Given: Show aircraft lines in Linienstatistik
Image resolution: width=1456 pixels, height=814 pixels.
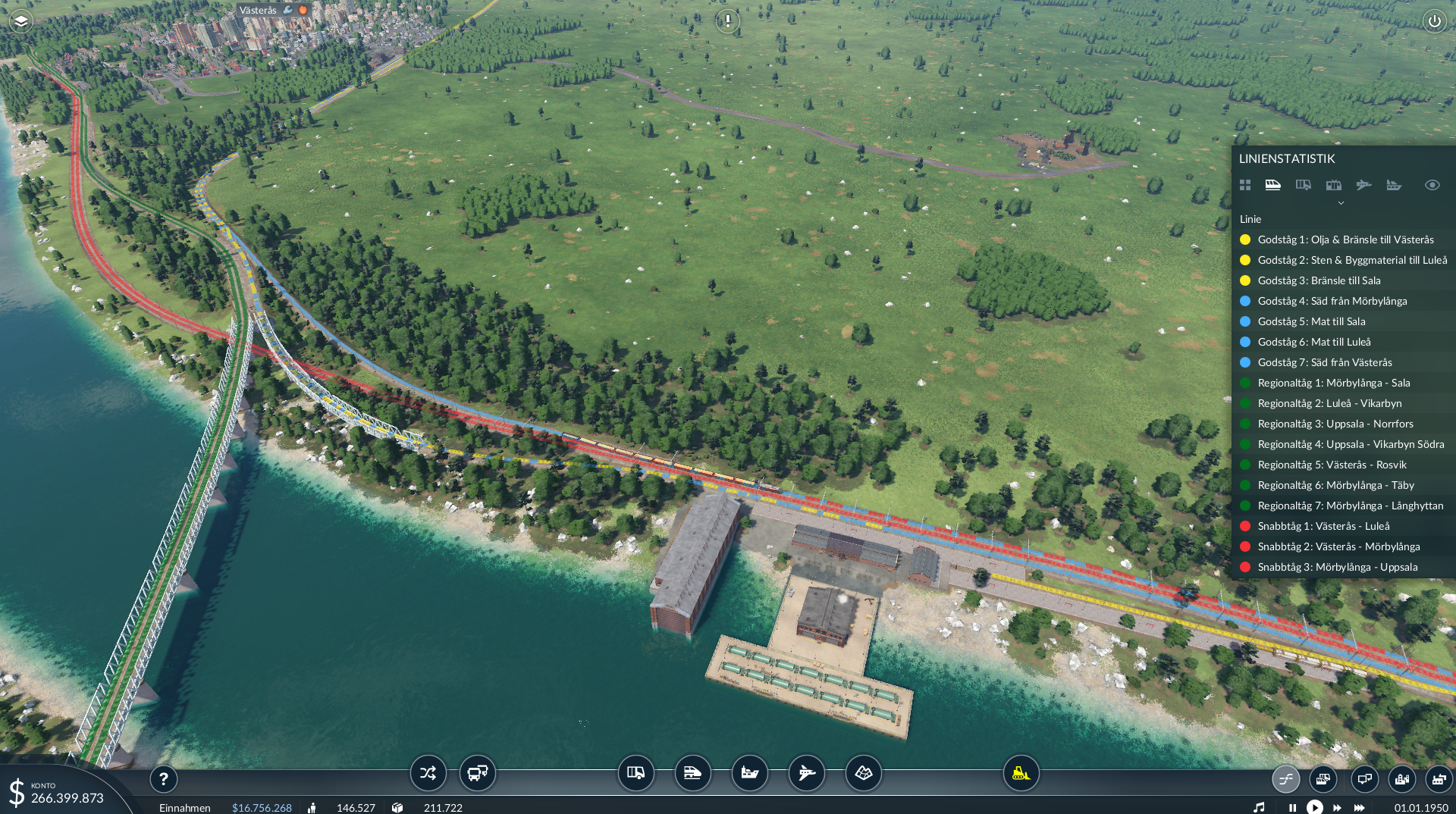Looking at the screenshot, I should click(1363, 185).
